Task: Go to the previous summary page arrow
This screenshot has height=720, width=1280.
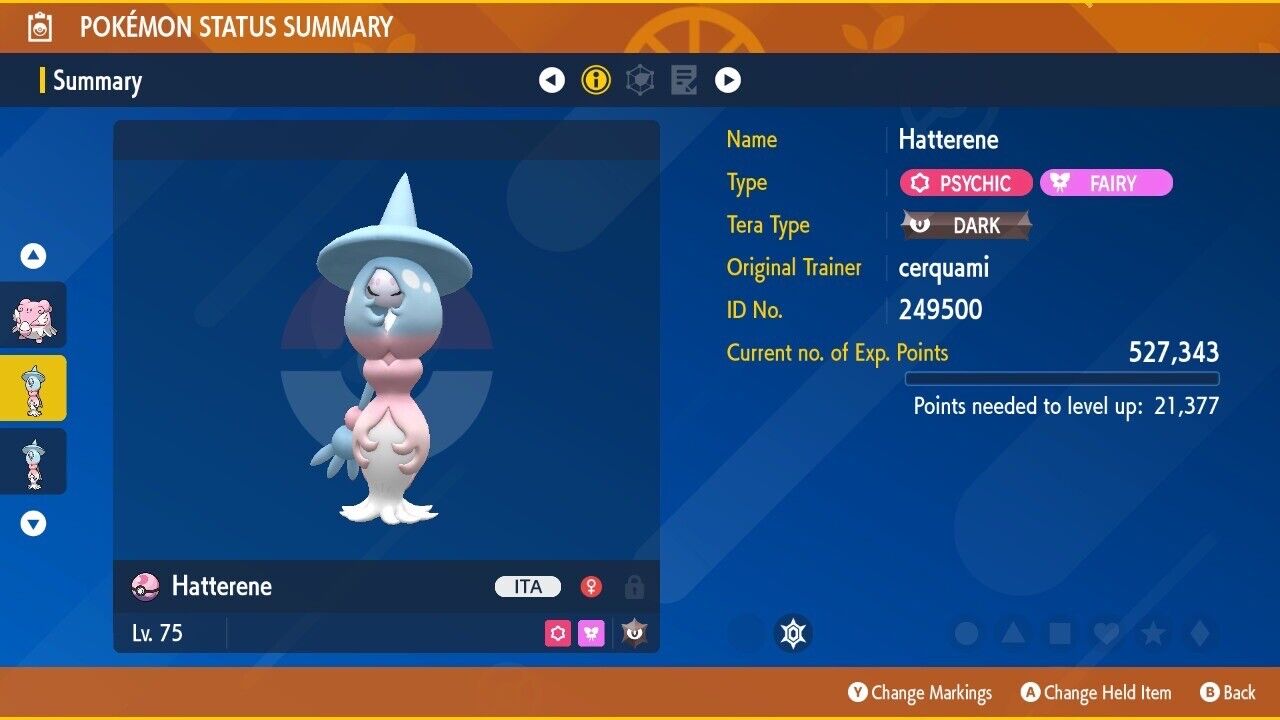Action: [552, 80]
